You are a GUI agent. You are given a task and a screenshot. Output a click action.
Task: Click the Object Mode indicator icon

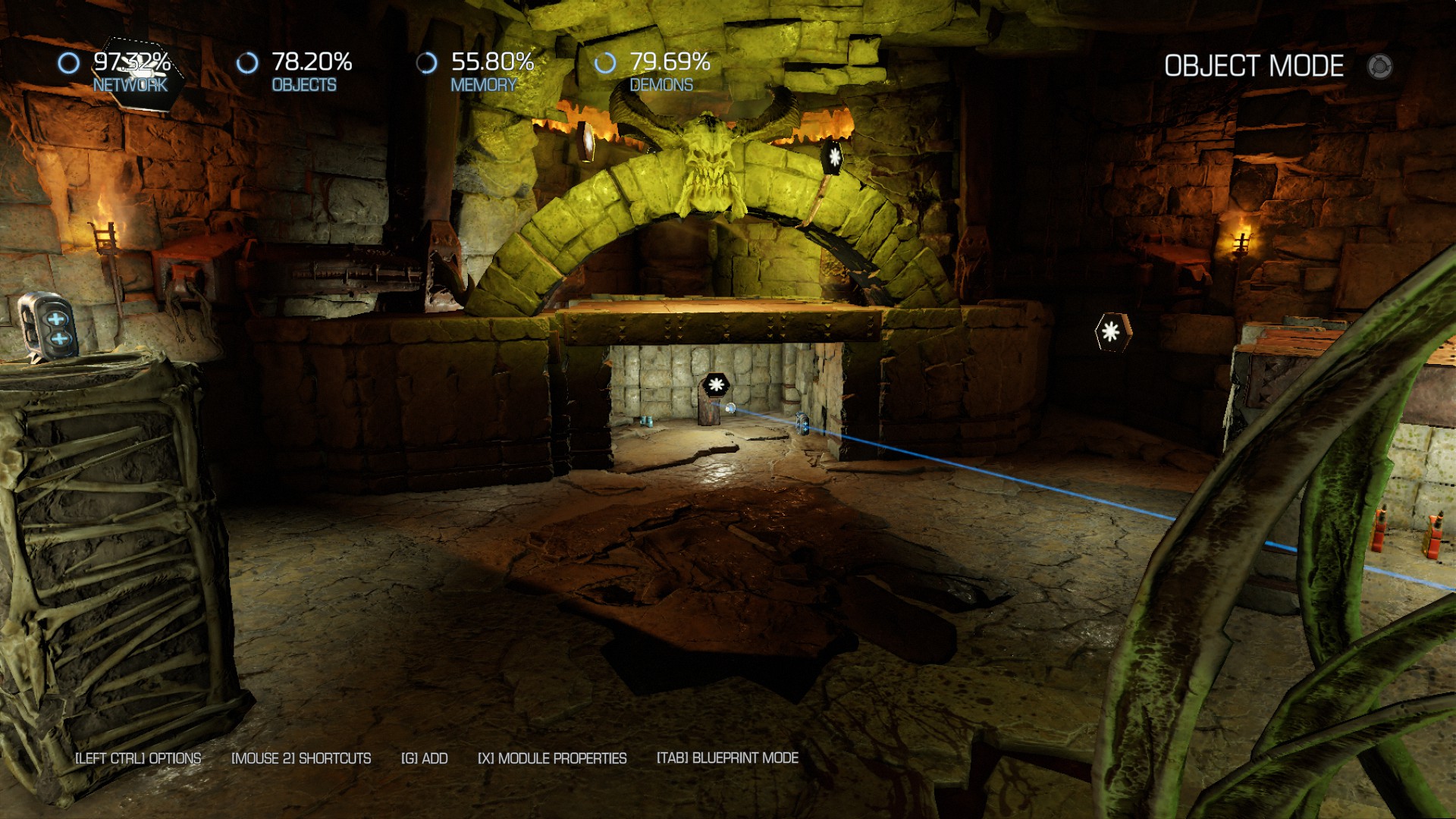click(x=1379, y=67)
